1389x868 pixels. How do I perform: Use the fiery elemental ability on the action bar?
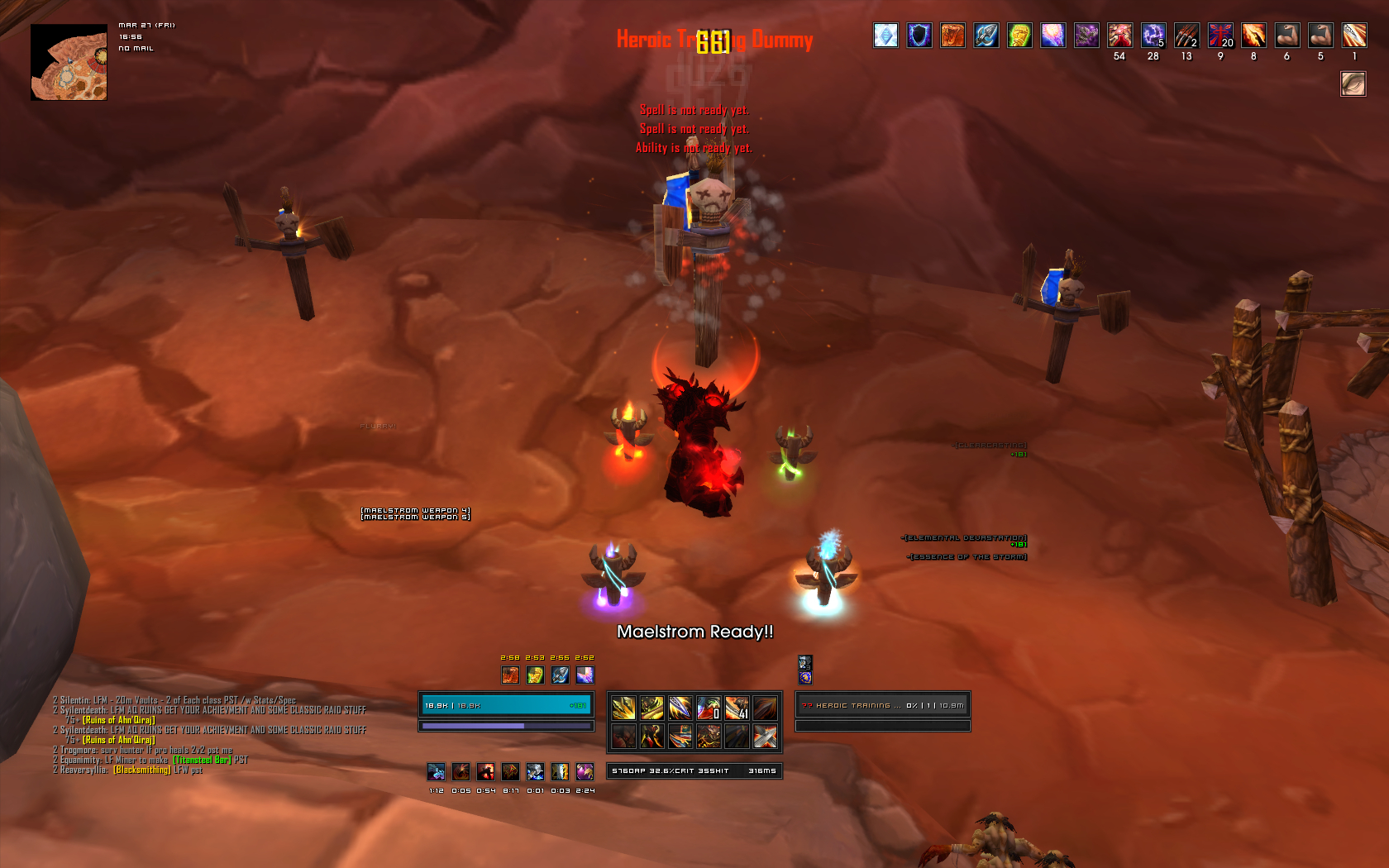pos(652,736)
